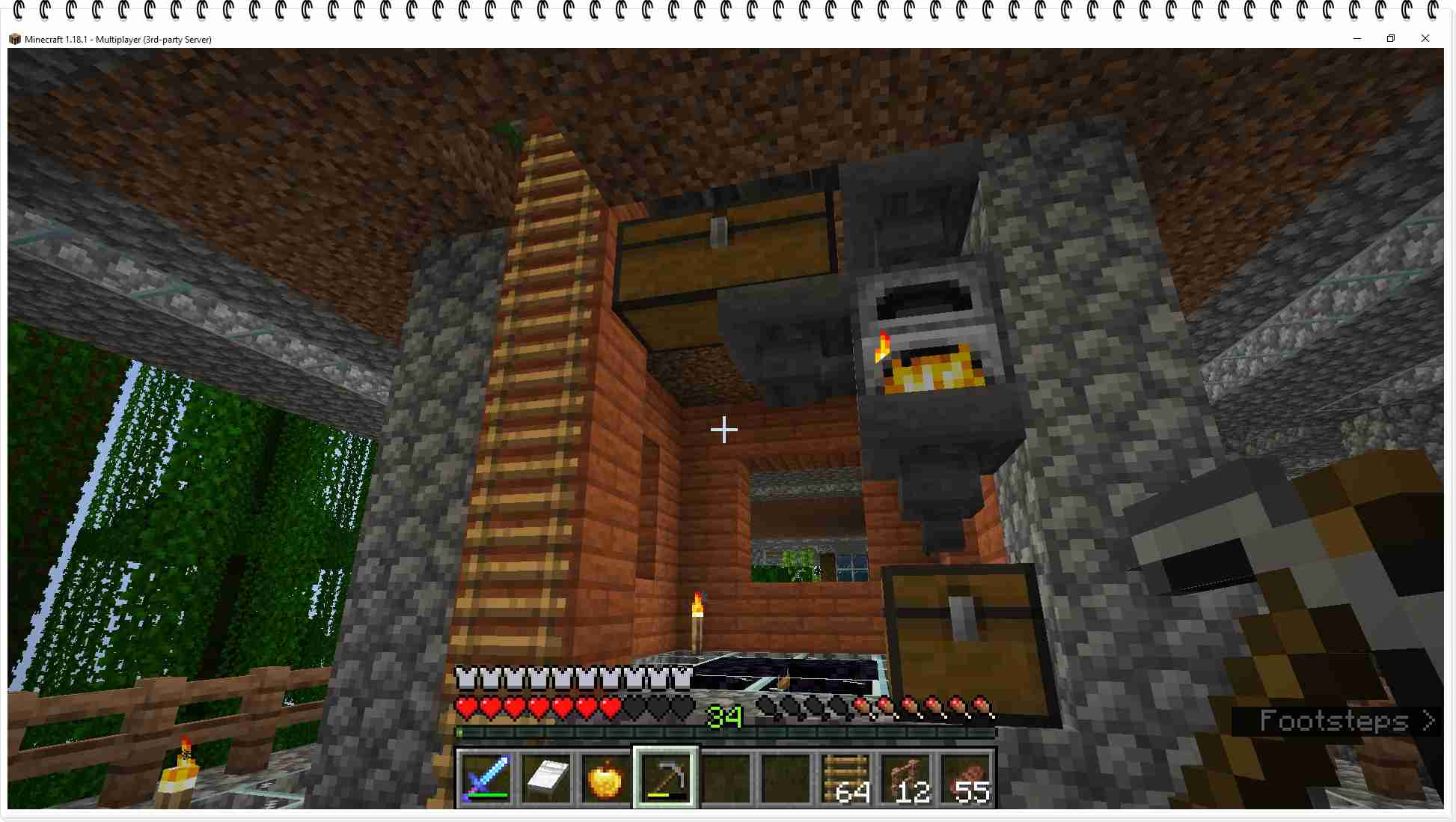The image size is (1456, 822).
Task: Click the Minecraft grass block title bar icon
Action: click(16, 38)
